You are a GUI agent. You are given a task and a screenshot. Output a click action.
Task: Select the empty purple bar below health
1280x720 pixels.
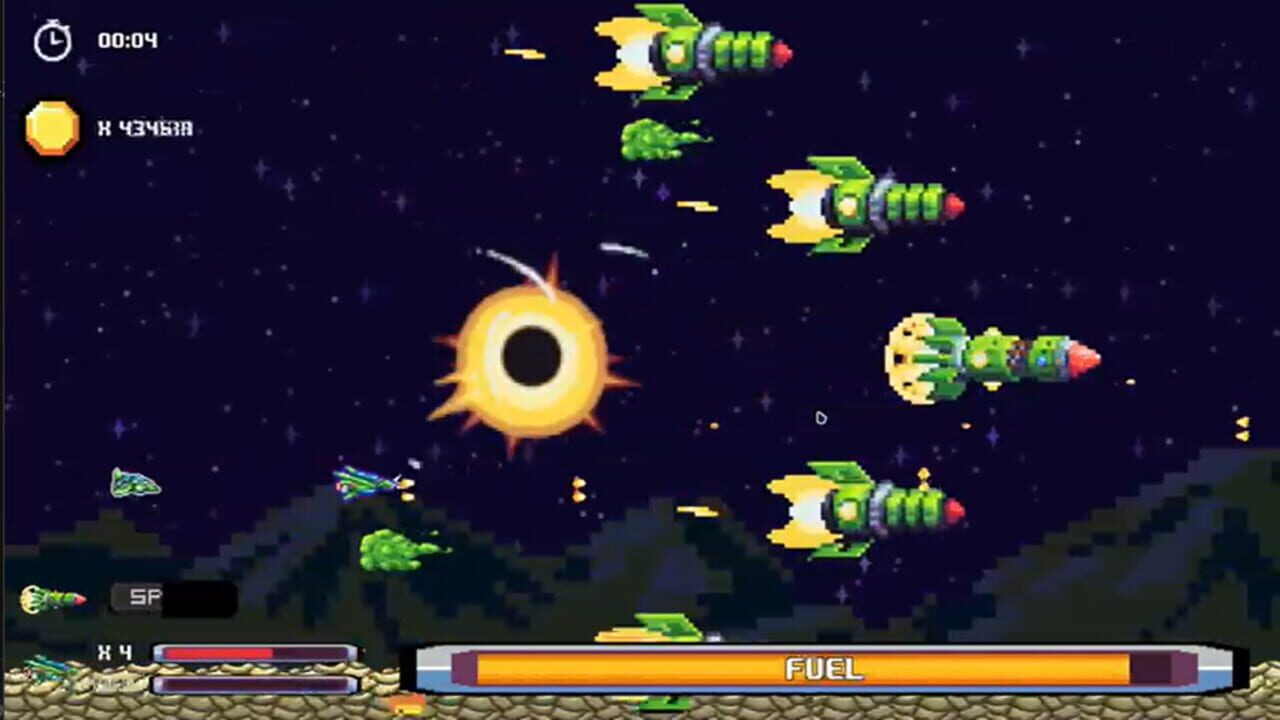[x=250, y=684]
